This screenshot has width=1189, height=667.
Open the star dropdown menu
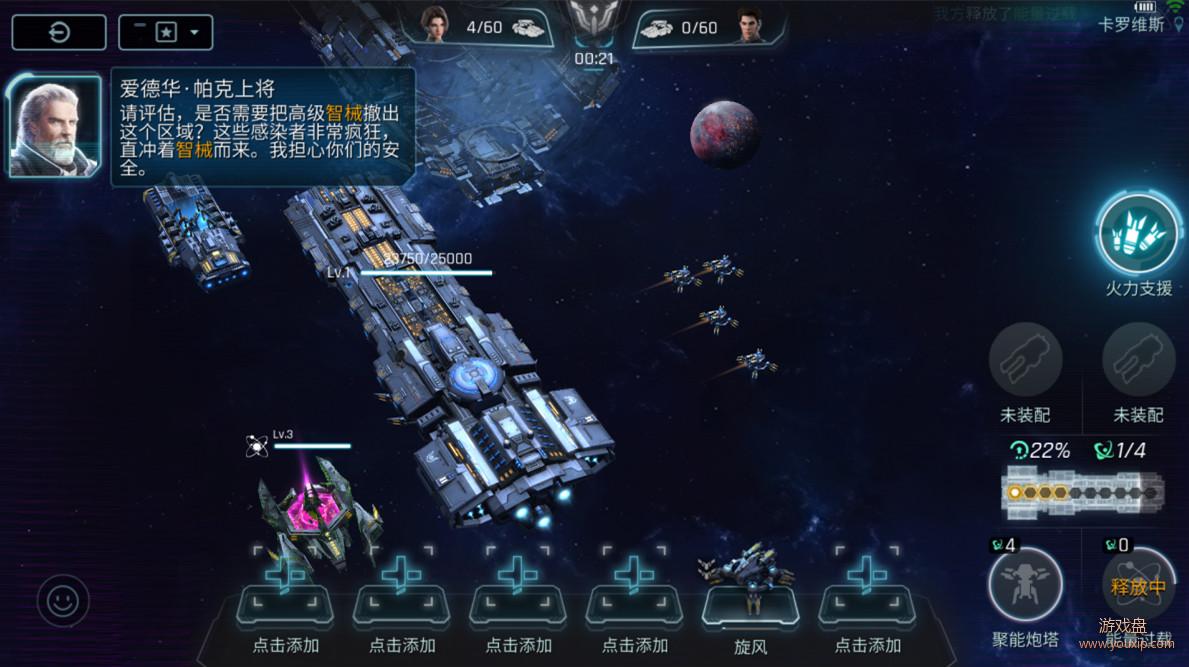tap(165, 32)
